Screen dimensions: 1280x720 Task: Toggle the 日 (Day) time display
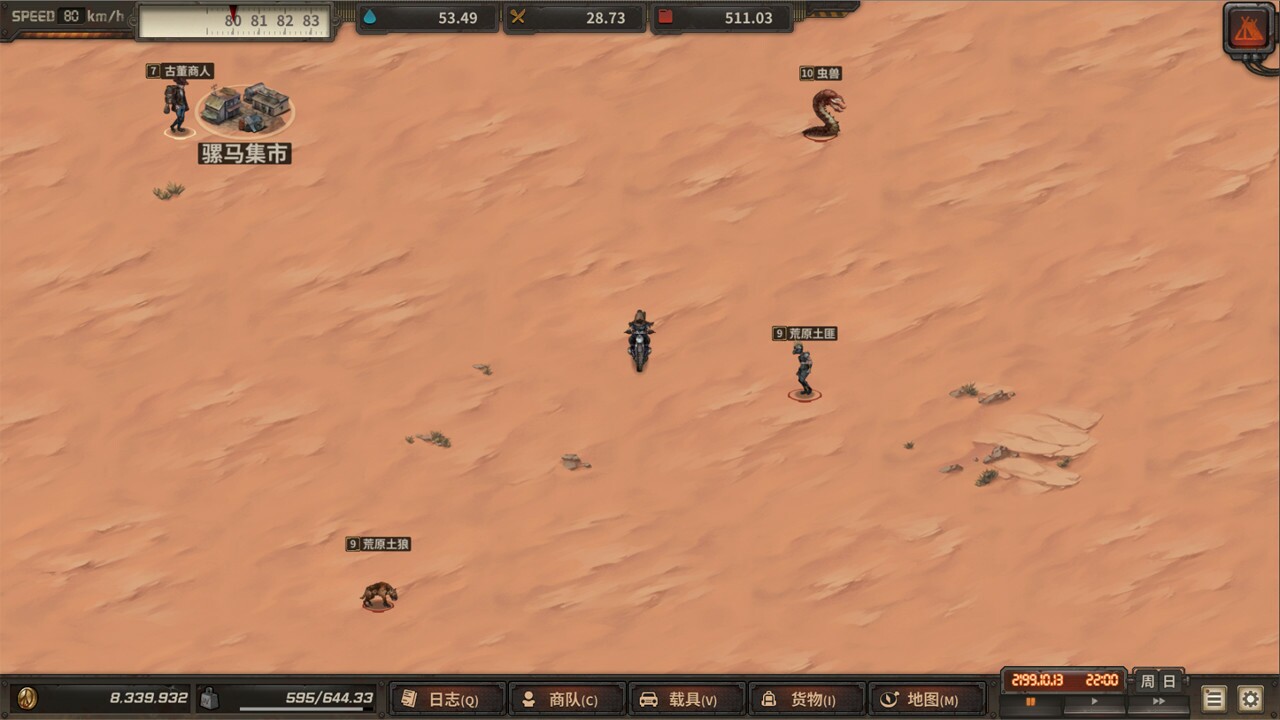click(1170, 682)
